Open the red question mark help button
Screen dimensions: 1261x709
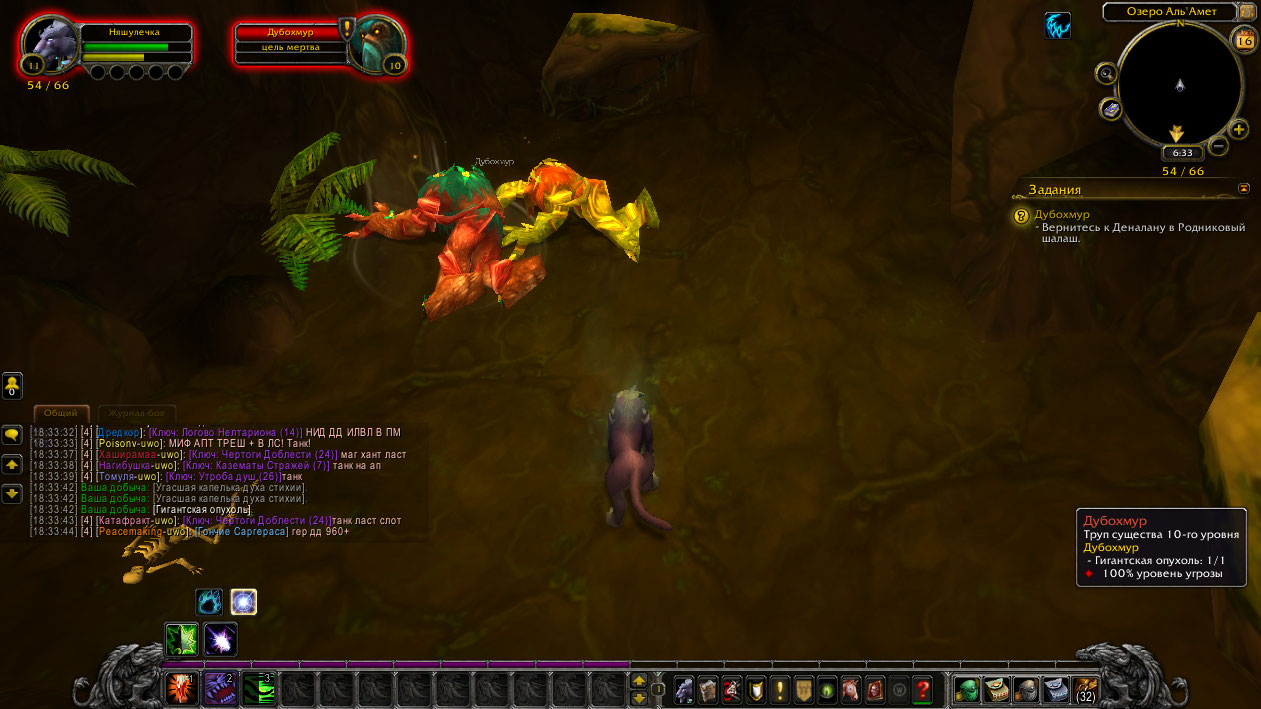[x=922, y=689]
